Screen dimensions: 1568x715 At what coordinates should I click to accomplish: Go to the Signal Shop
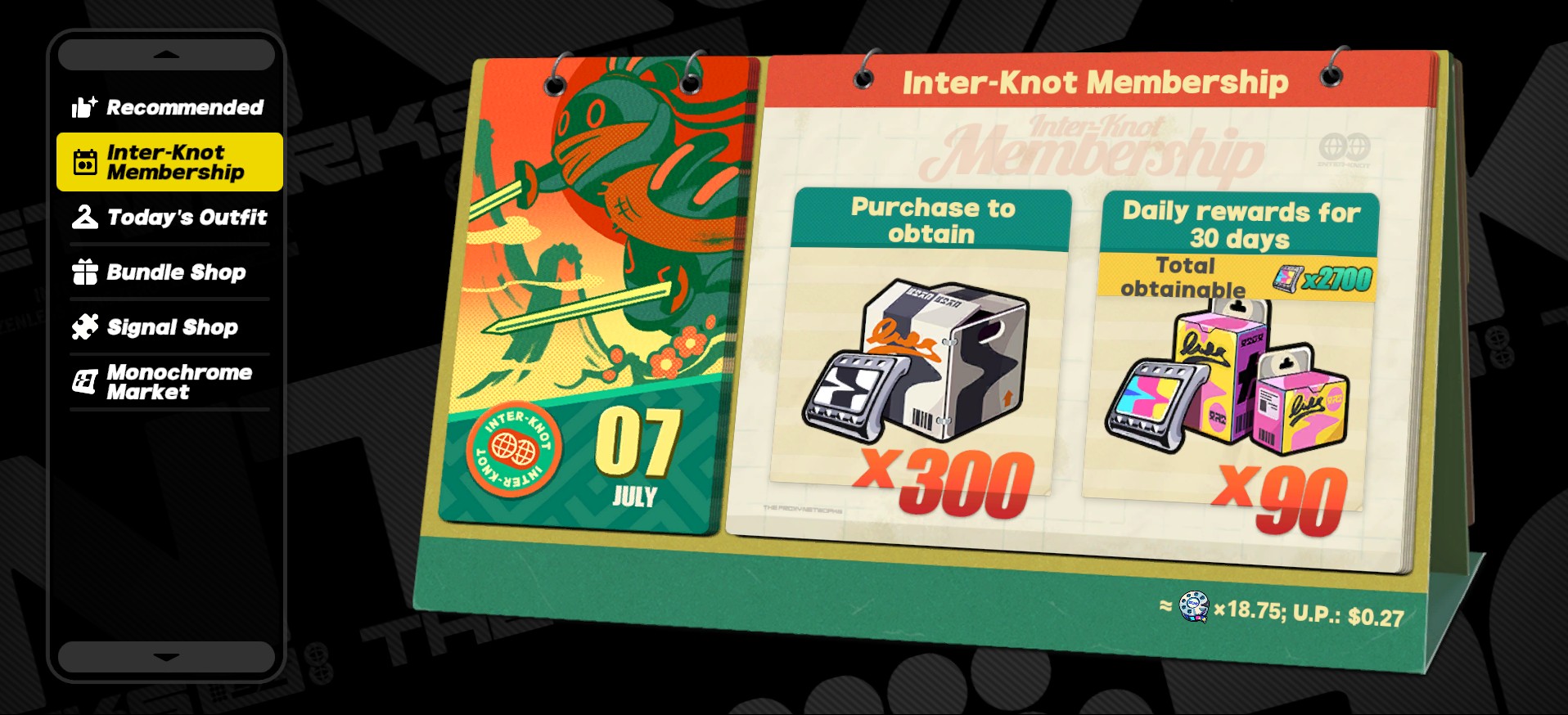point(169,326)
